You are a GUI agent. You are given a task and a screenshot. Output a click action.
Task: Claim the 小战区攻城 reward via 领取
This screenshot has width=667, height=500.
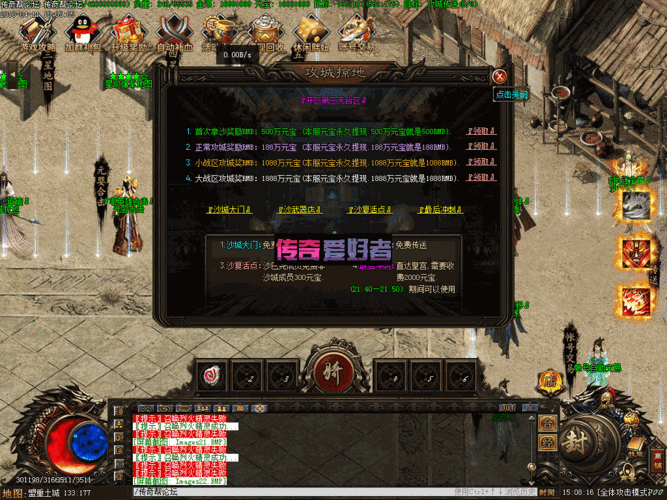(x=482, y=162)
